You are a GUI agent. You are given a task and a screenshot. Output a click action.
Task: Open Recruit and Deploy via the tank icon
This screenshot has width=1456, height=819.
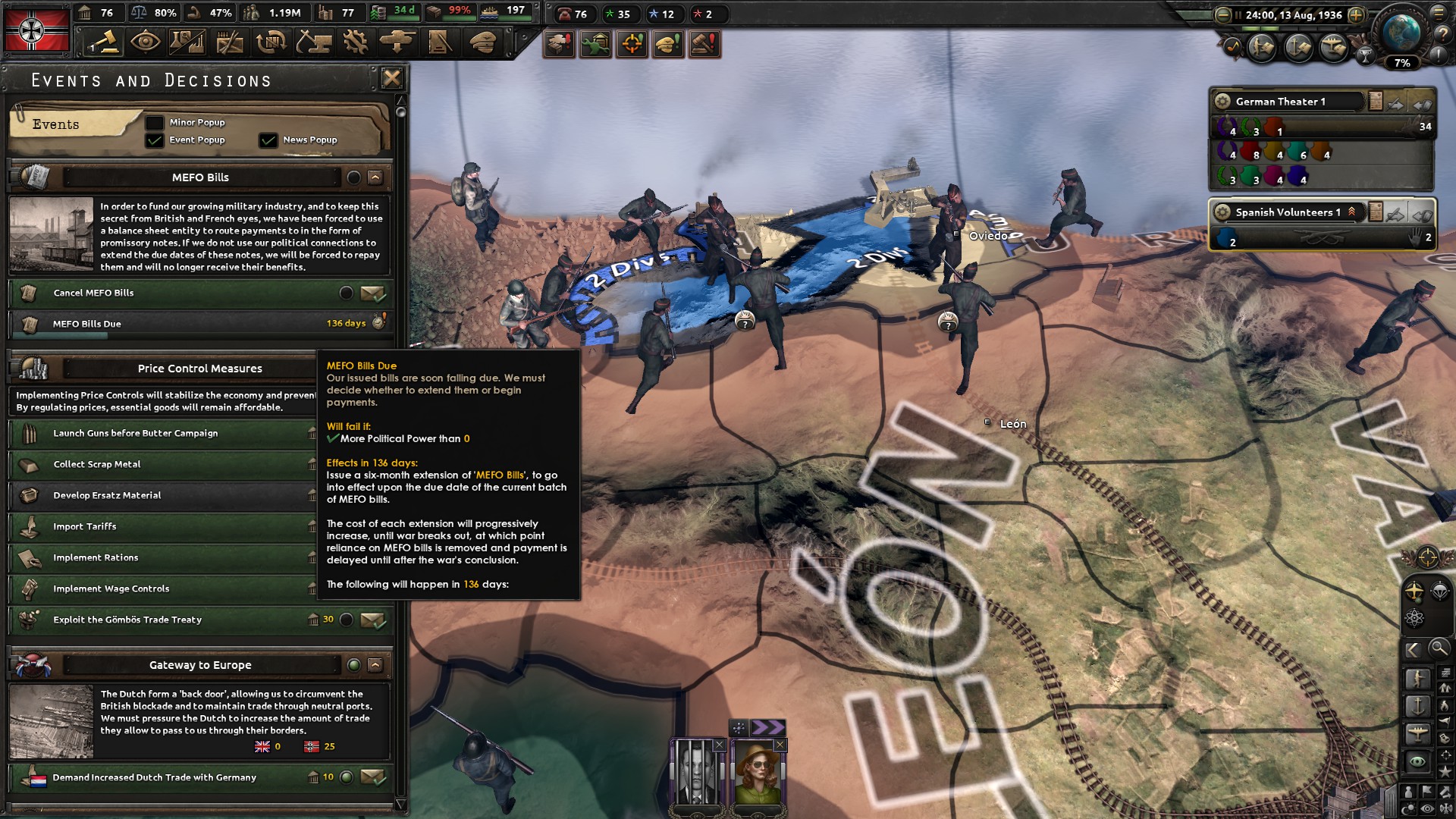coord(399,42)
